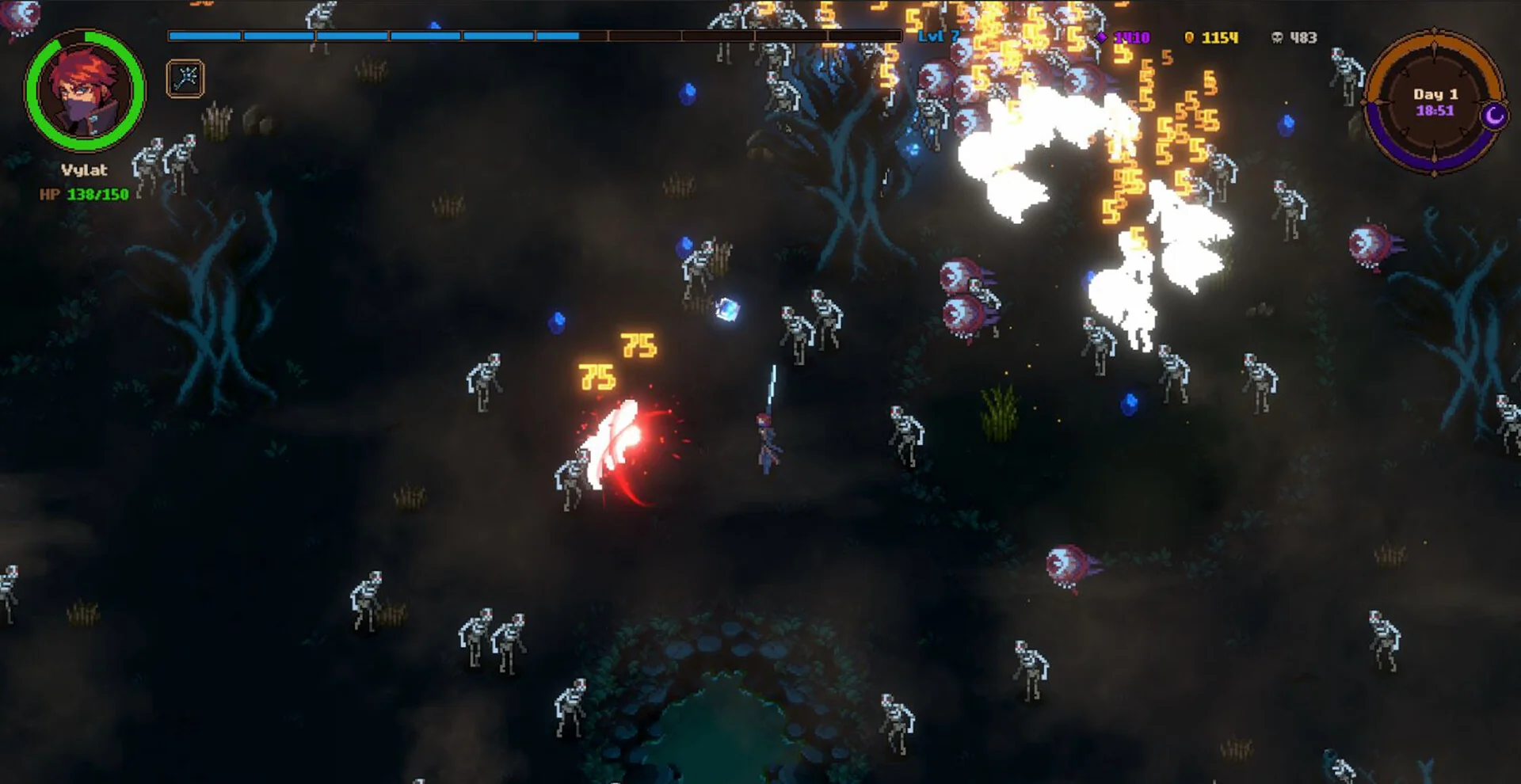Open the Day 1 clock dial

[x=1433, y=103]
